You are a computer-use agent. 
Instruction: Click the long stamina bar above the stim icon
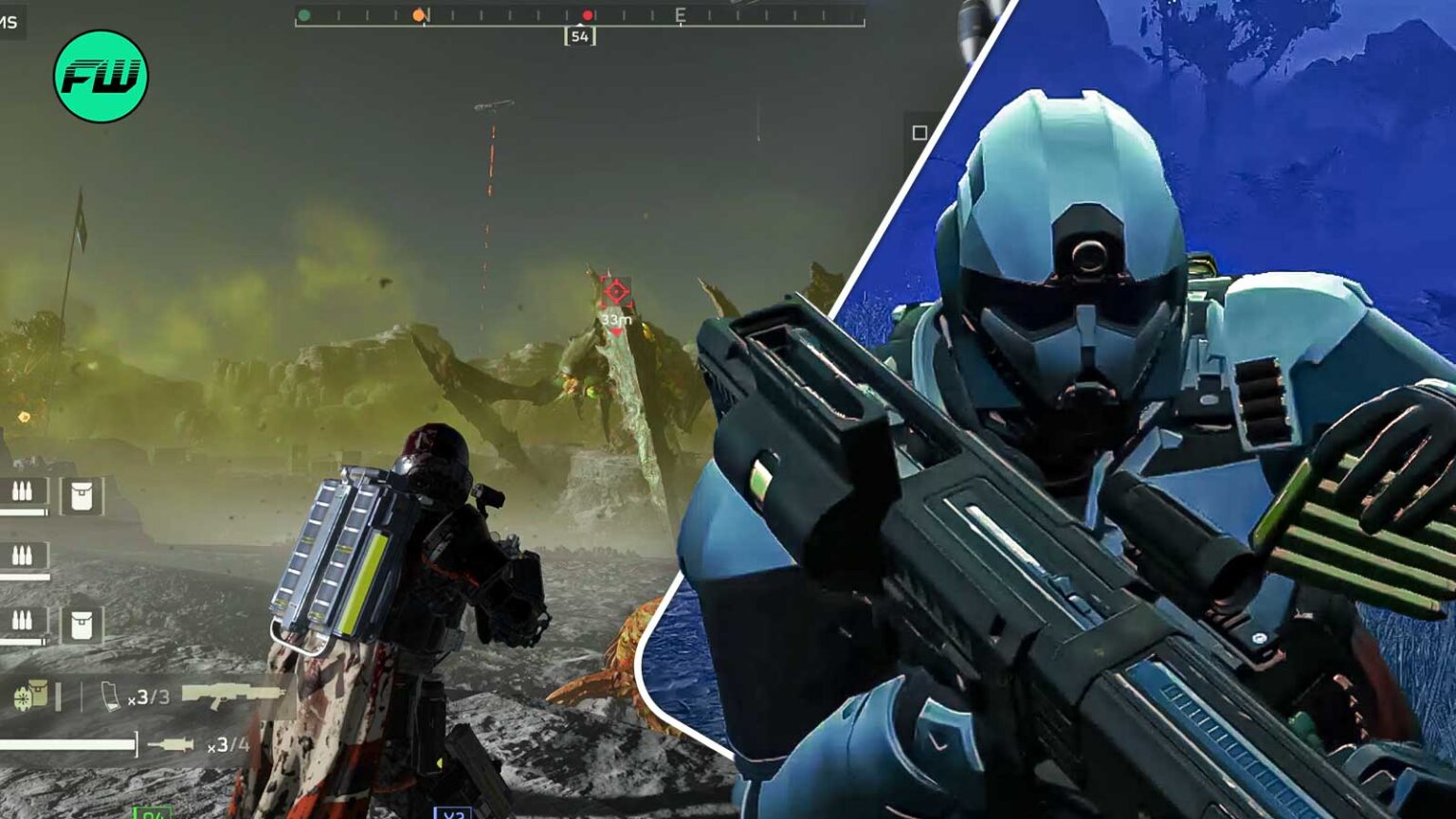pyautogui.click(x=67, y=744)
